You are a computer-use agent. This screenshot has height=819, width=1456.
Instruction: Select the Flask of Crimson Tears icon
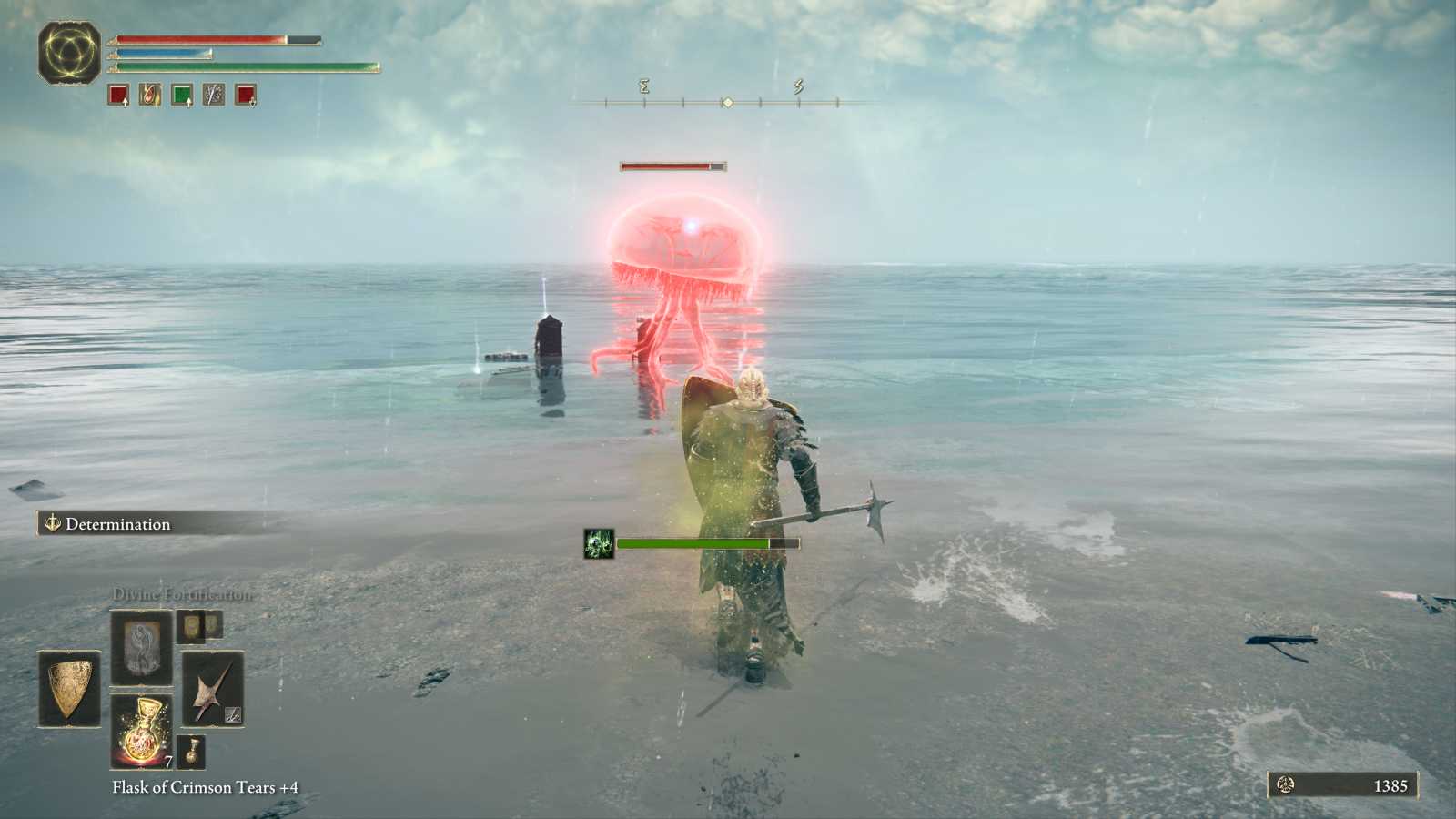(x=141, y=730)
